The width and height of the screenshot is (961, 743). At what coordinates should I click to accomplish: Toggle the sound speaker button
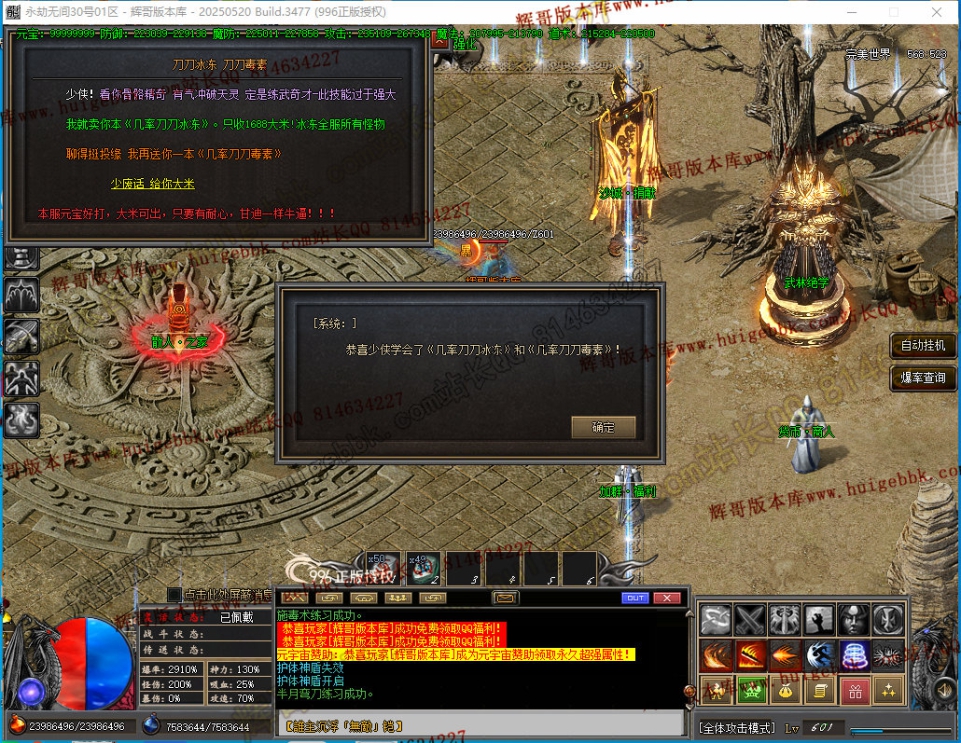pyautogui.click(x=943, y=690)
